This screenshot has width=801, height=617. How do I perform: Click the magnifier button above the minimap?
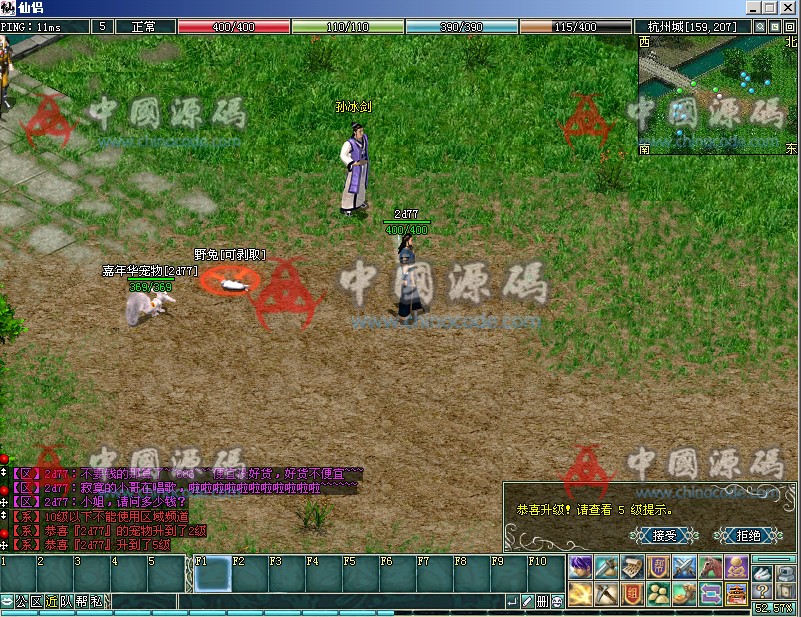pos(760,27)
